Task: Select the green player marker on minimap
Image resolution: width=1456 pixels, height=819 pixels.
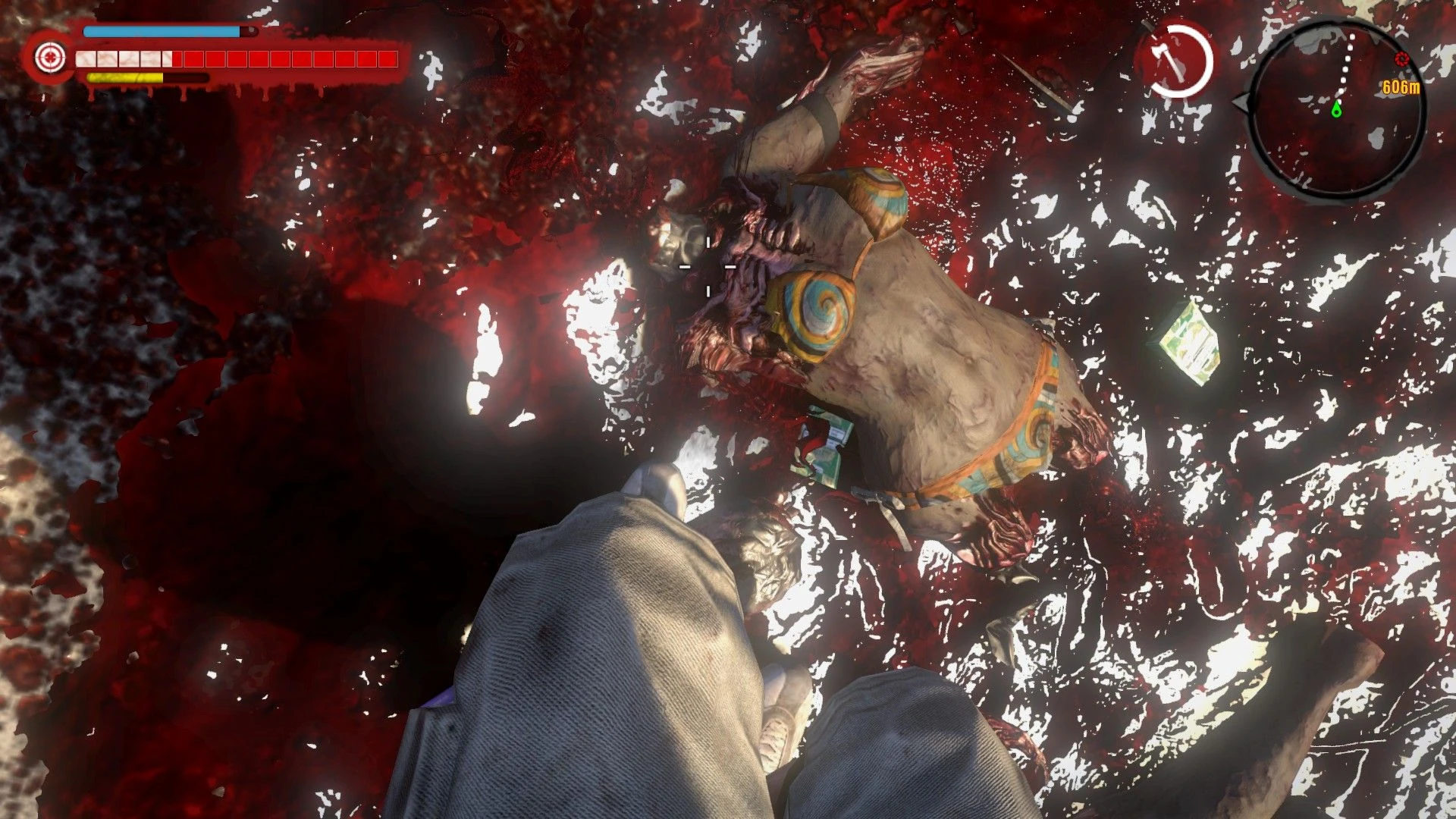Action: point(1336,110)
